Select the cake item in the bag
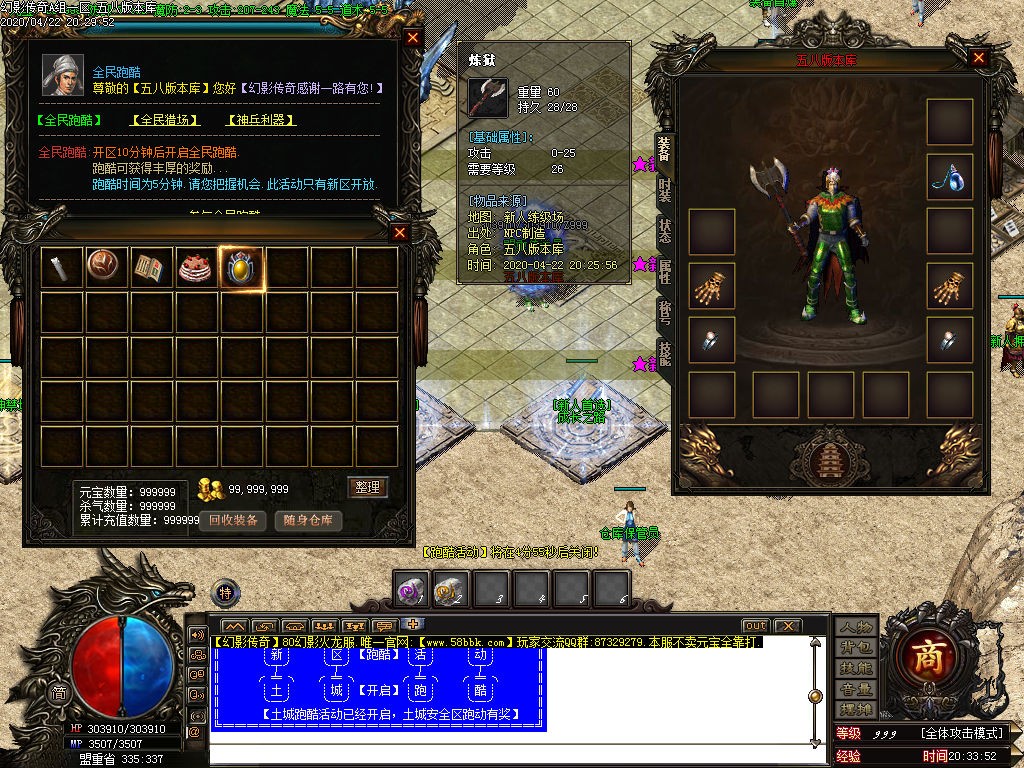Screen dimensions: 1024x768 [x=196, y=268]
